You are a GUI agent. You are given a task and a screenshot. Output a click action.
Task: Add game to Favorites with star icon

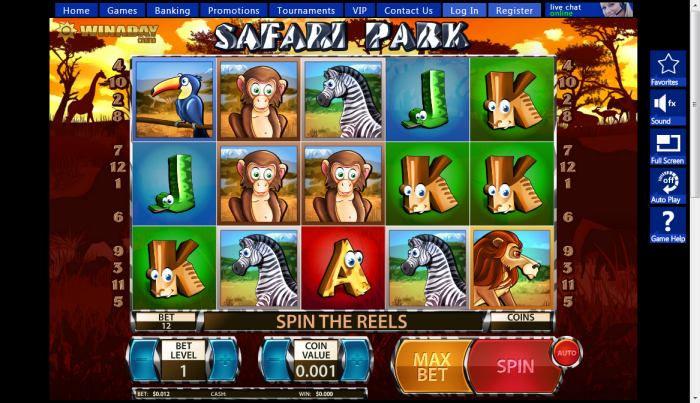click(x=667, y=68)
